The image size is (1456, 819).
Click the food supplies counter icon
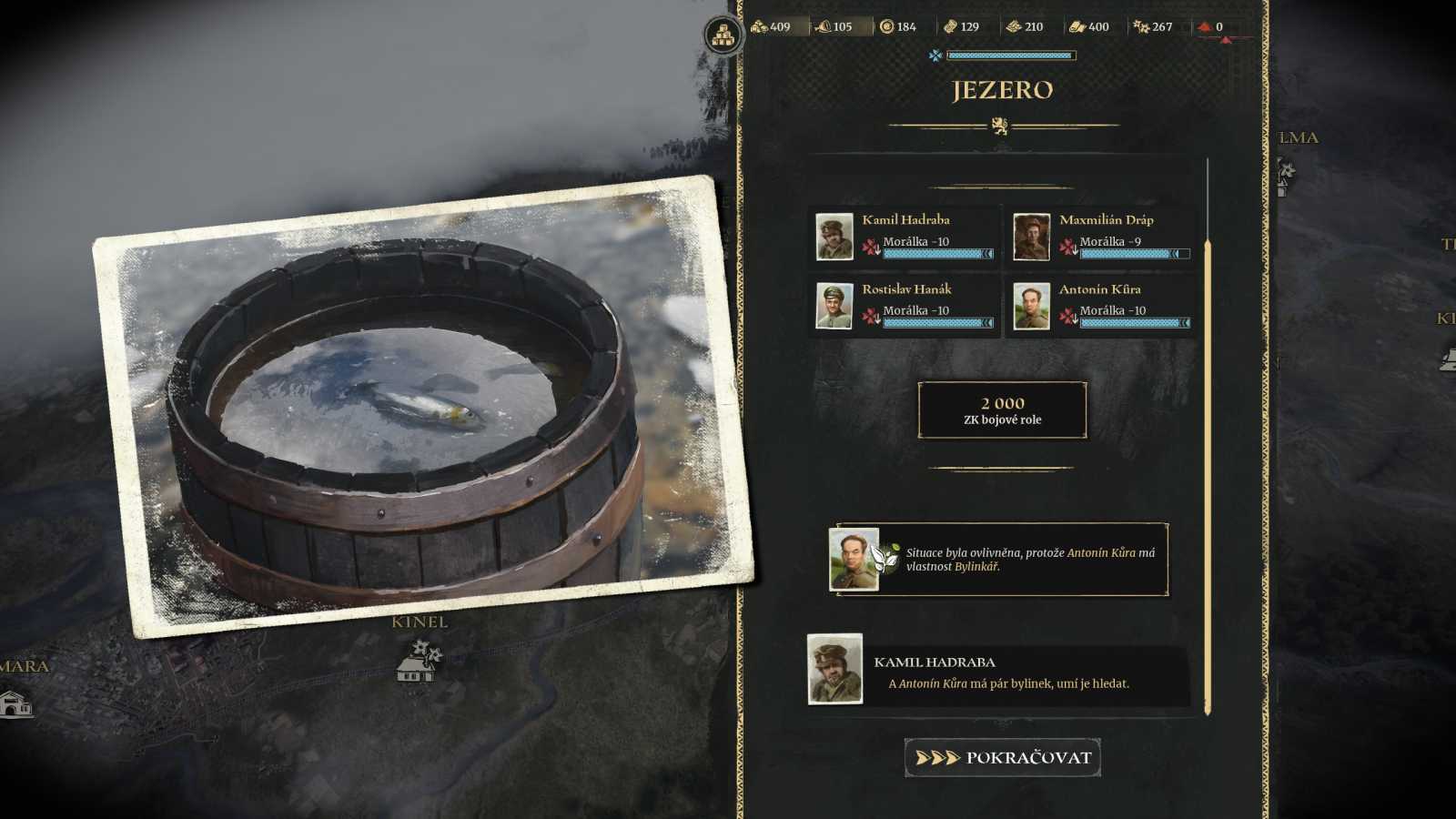click(x=761, y=27)
